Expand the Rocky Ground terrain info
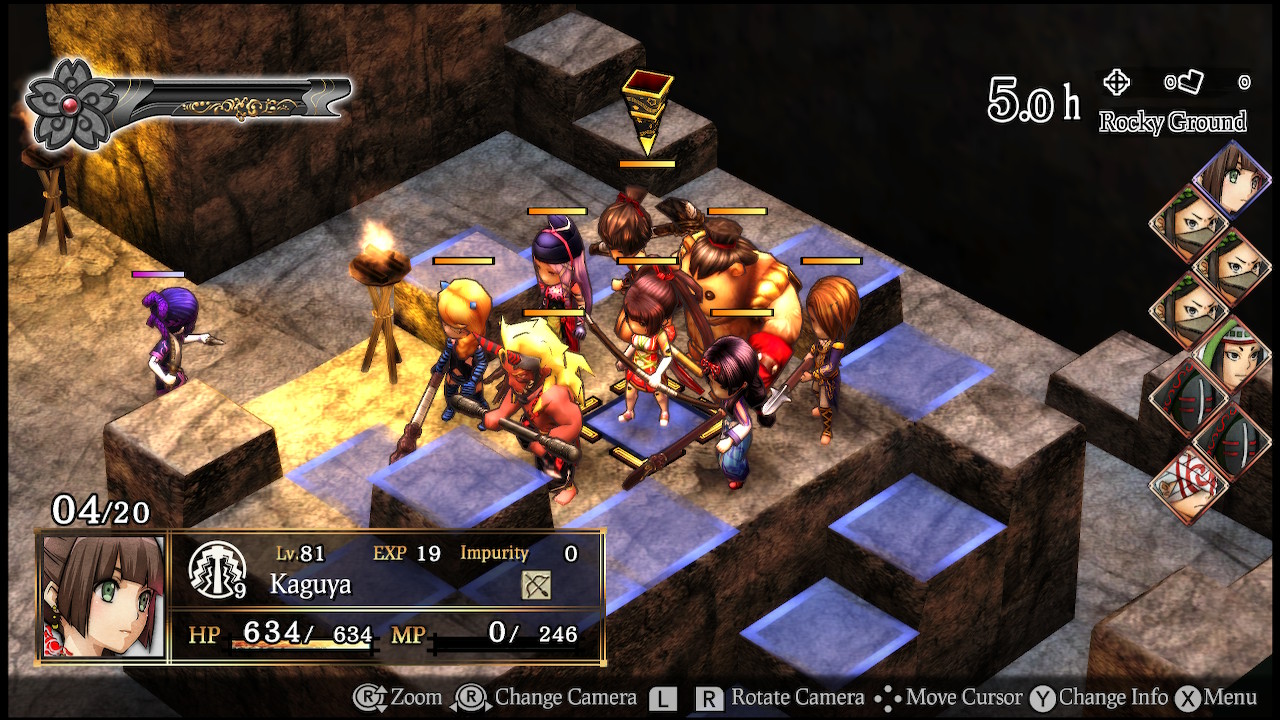1280x720 pixels. (1173, 122)
